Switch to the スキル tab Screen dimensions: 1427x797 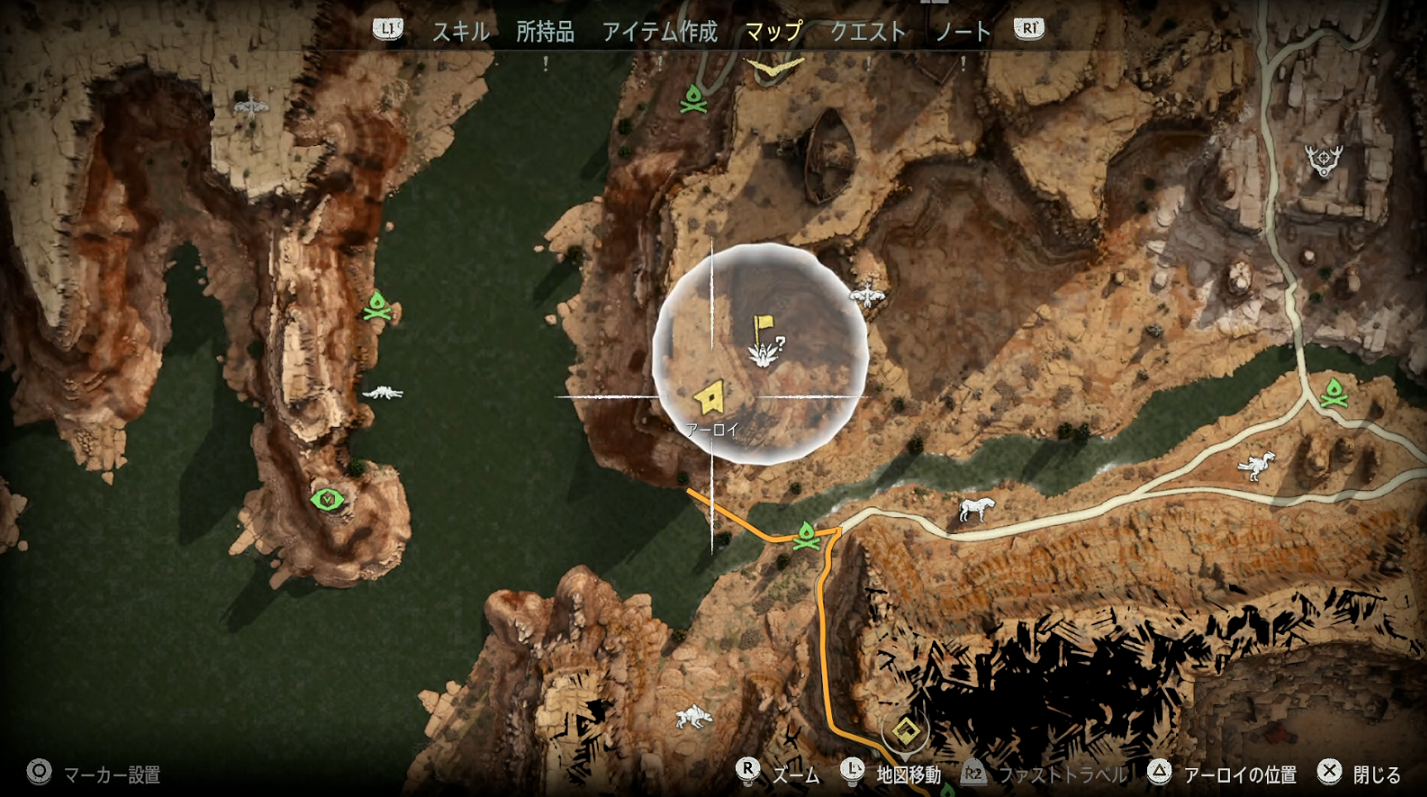click(460, 31)
